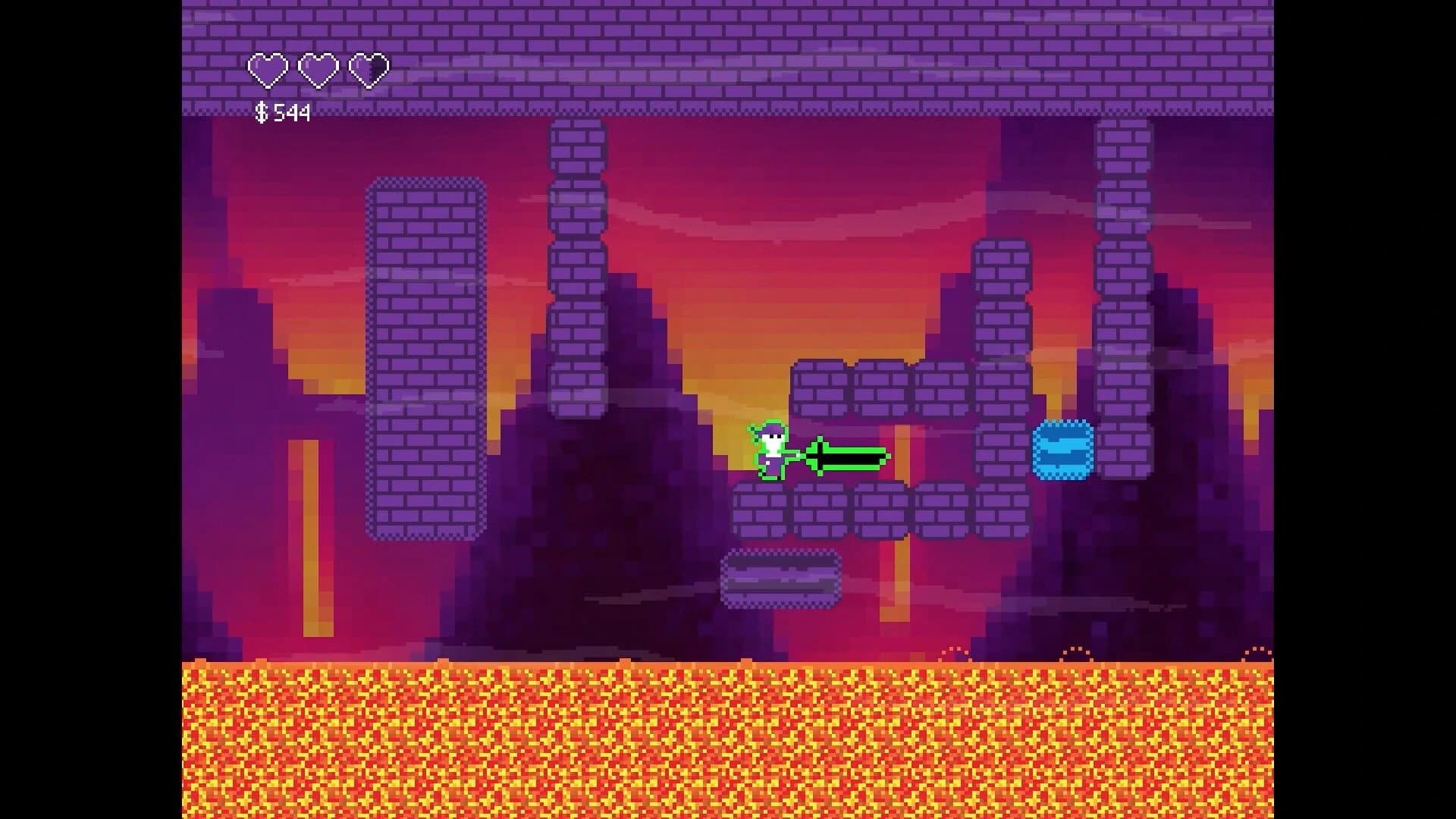The image size is (1456, 819).
Task: Click the orange lava at the bottom
Action: point(728,743)
